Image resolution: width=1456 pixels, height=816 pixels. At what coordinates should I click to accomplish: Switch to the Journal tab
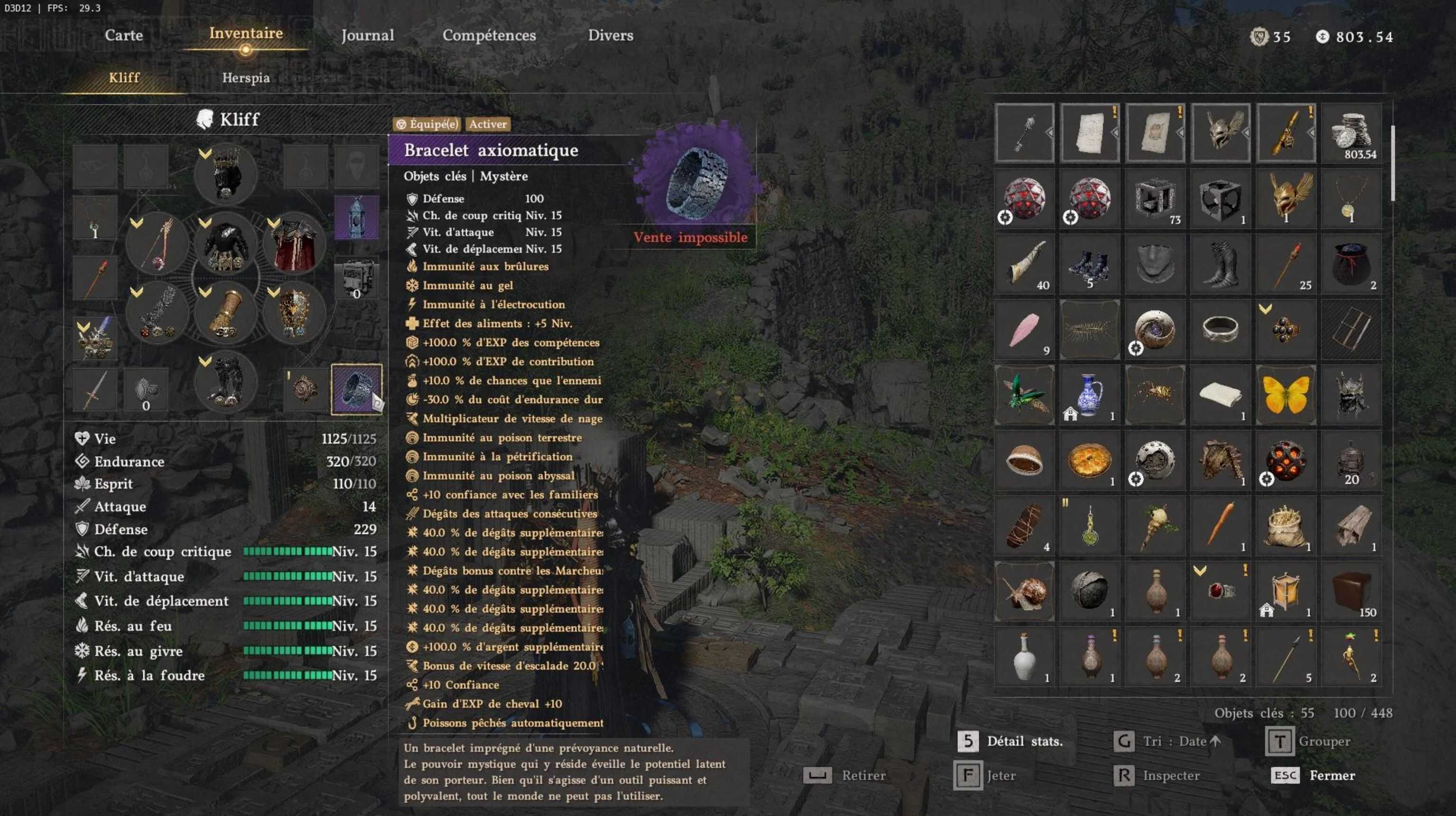pos(367,35)
